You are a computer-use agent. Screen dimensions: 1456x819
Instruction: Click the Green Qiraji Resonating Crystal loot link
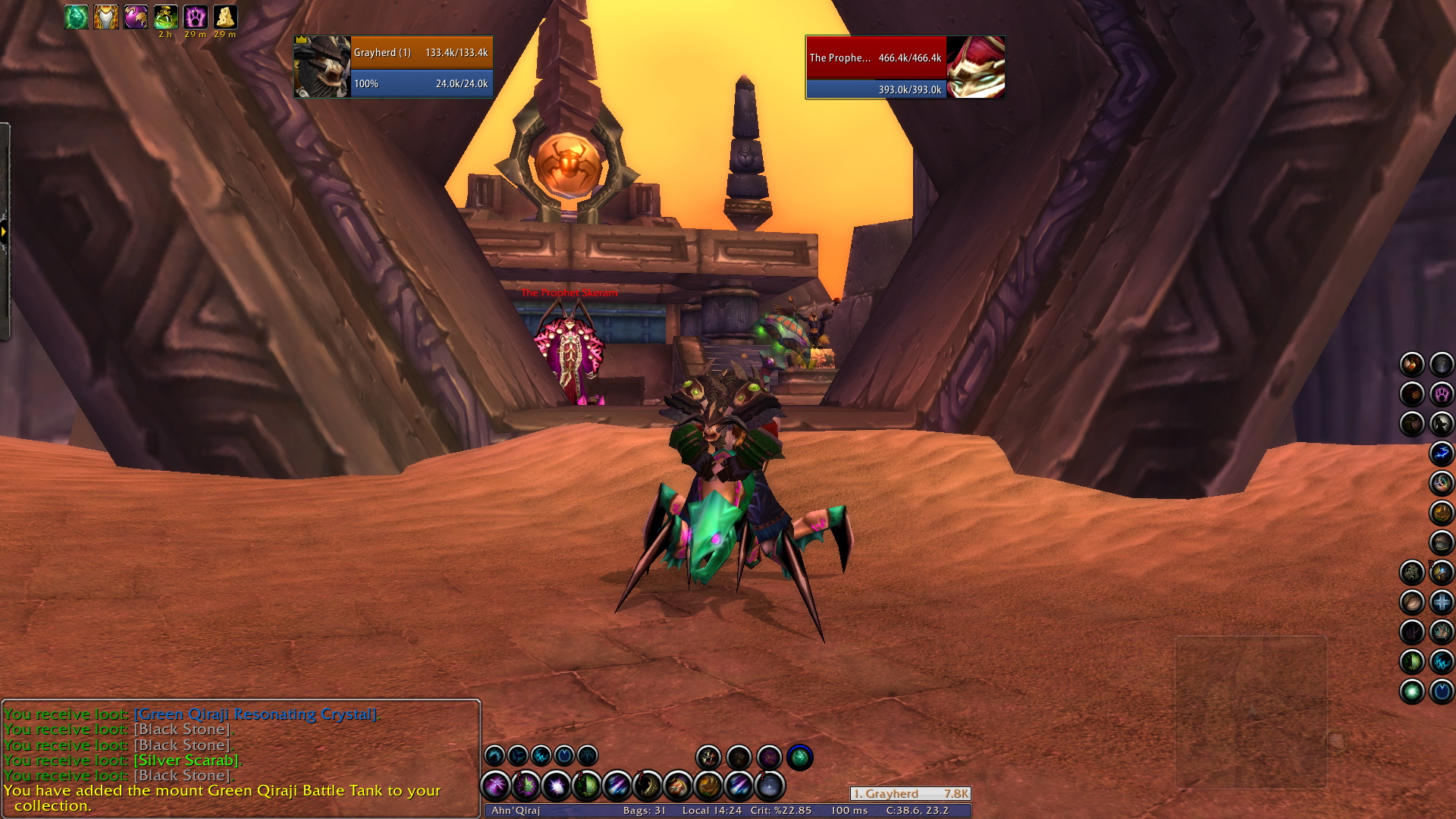256,714
